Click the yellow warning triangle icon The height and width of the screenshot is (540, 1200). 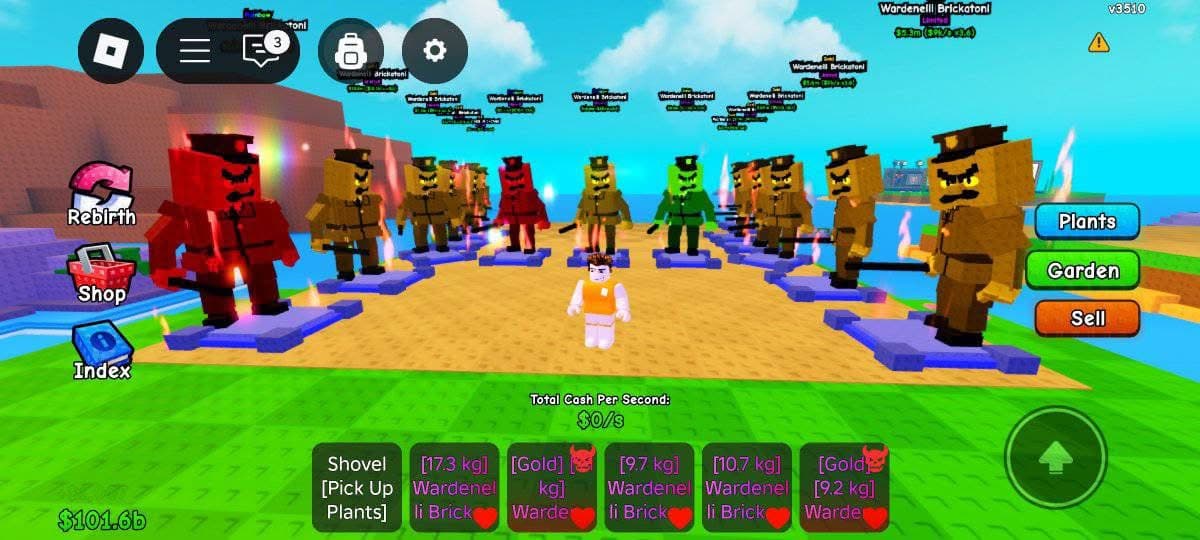[x=1099, y=42]
